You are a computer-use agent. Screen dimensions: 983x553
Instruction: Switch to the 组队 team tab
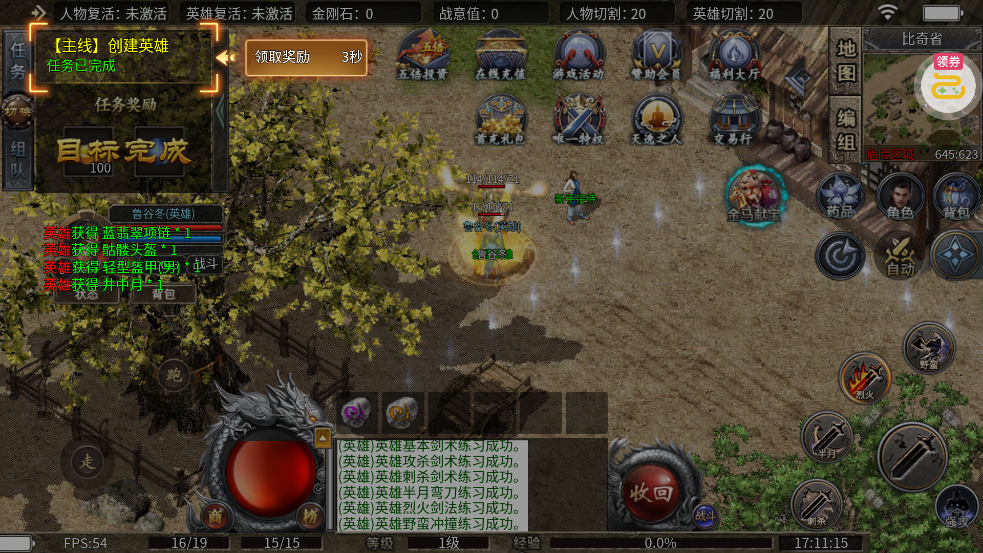[x=17, y=162]
